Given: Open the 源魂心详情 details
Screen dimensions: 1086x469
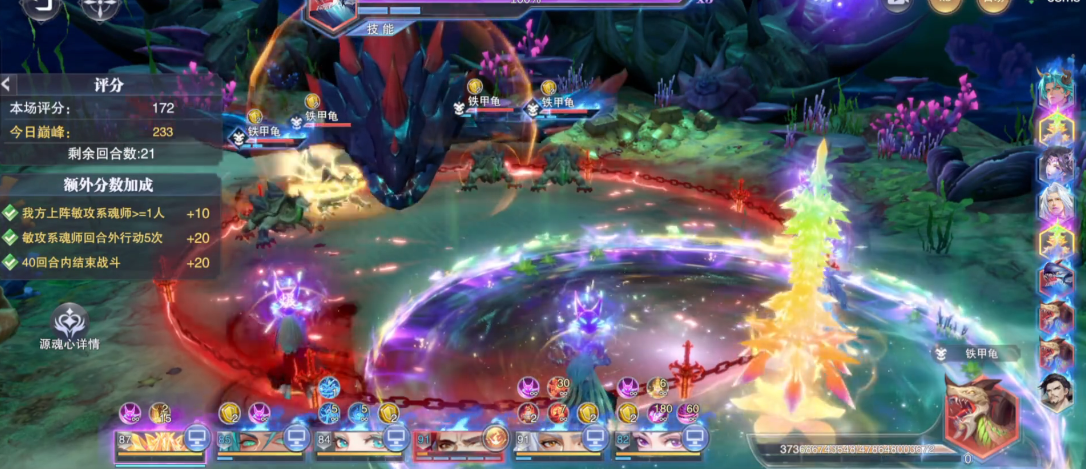Looking at the screenshot, I should pyautogui.click(x=70, y=322).
